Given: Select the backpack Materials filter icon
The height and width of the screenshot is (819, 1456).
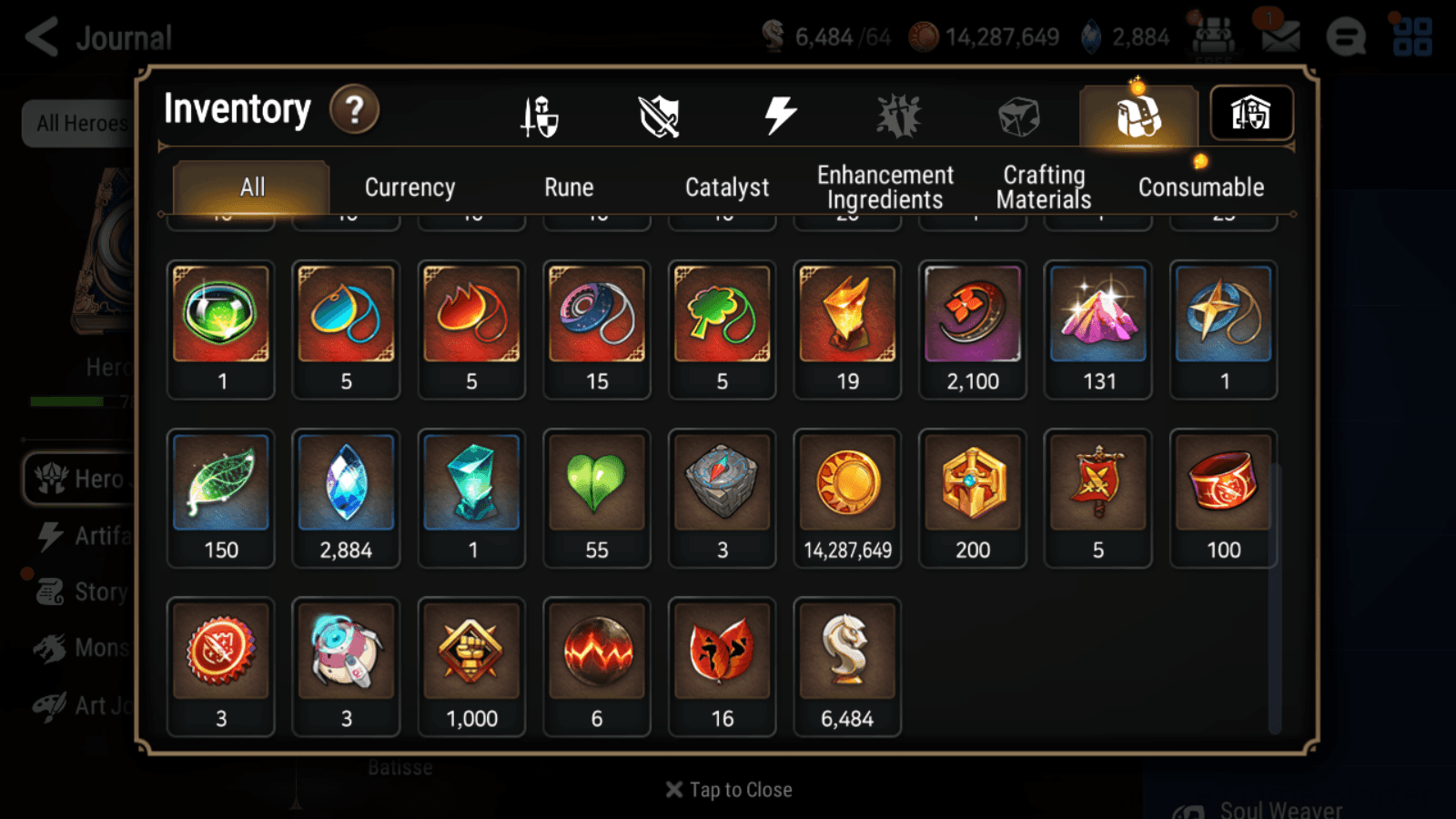Looking at the screenshot, I should pyautogui.click(x=1137, y=116).
